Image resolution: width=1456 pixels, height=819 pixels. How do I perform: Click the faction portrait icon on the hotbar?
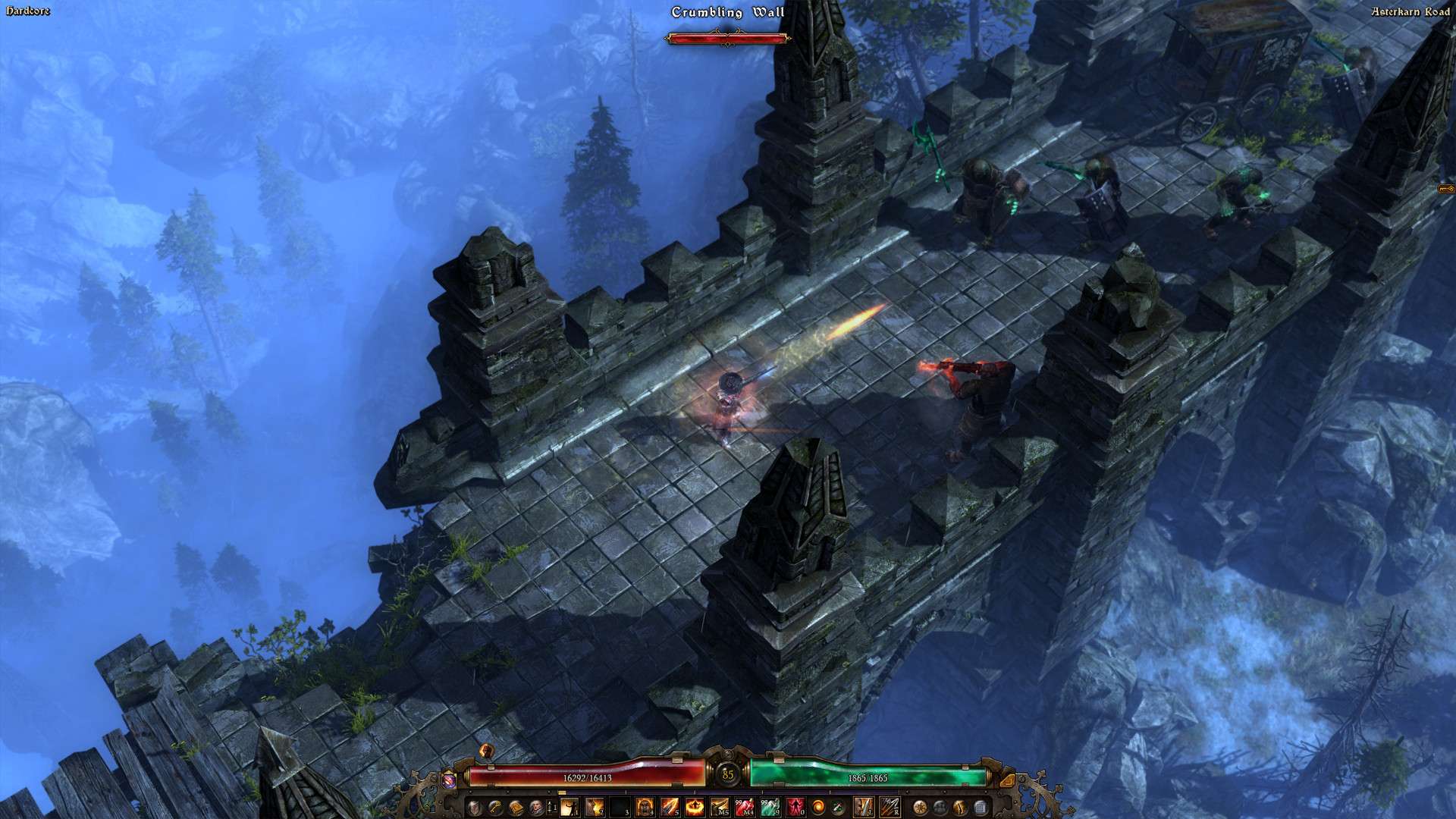point(536,806)
